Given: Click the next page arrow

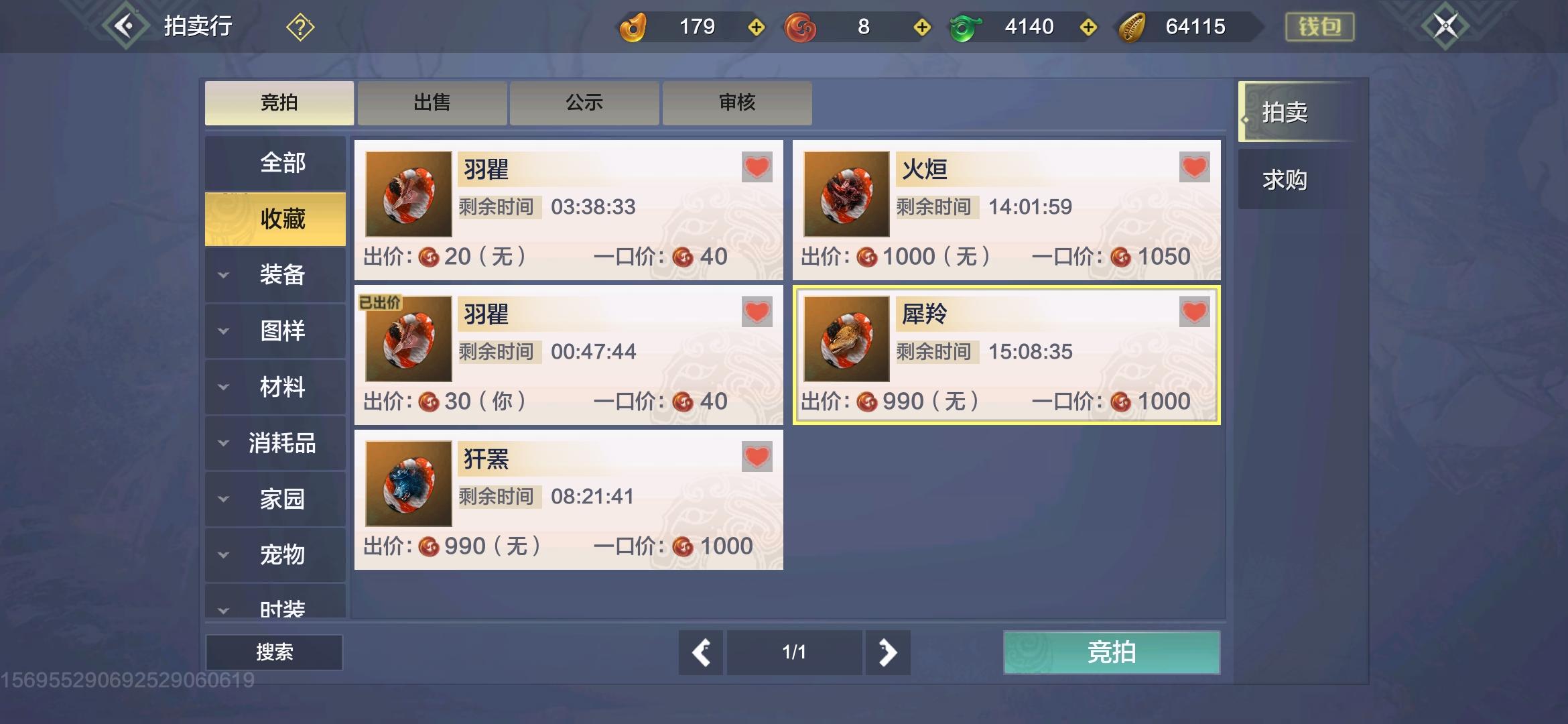Looking at the screenshot, I should click(888, 652).
